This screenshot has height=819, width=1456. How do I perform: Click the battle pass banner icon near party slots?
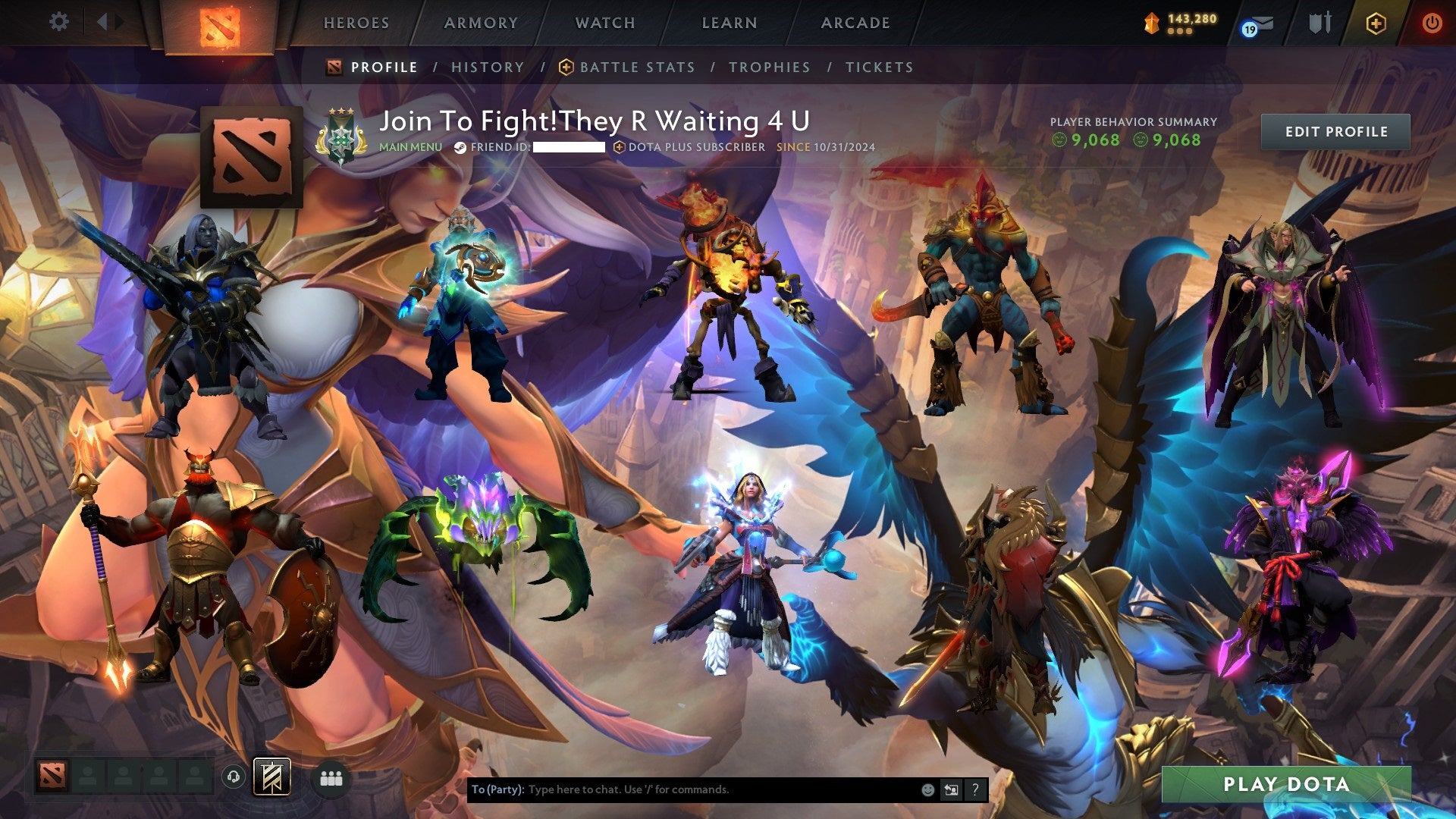[x=270, y=777]
